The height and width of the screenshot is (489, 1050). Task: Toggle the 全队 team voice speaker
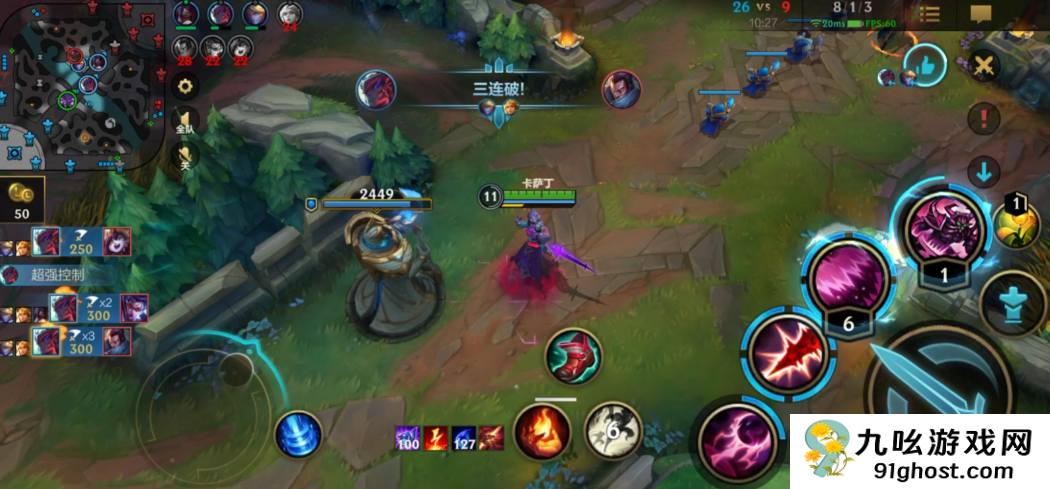(185, 121)
